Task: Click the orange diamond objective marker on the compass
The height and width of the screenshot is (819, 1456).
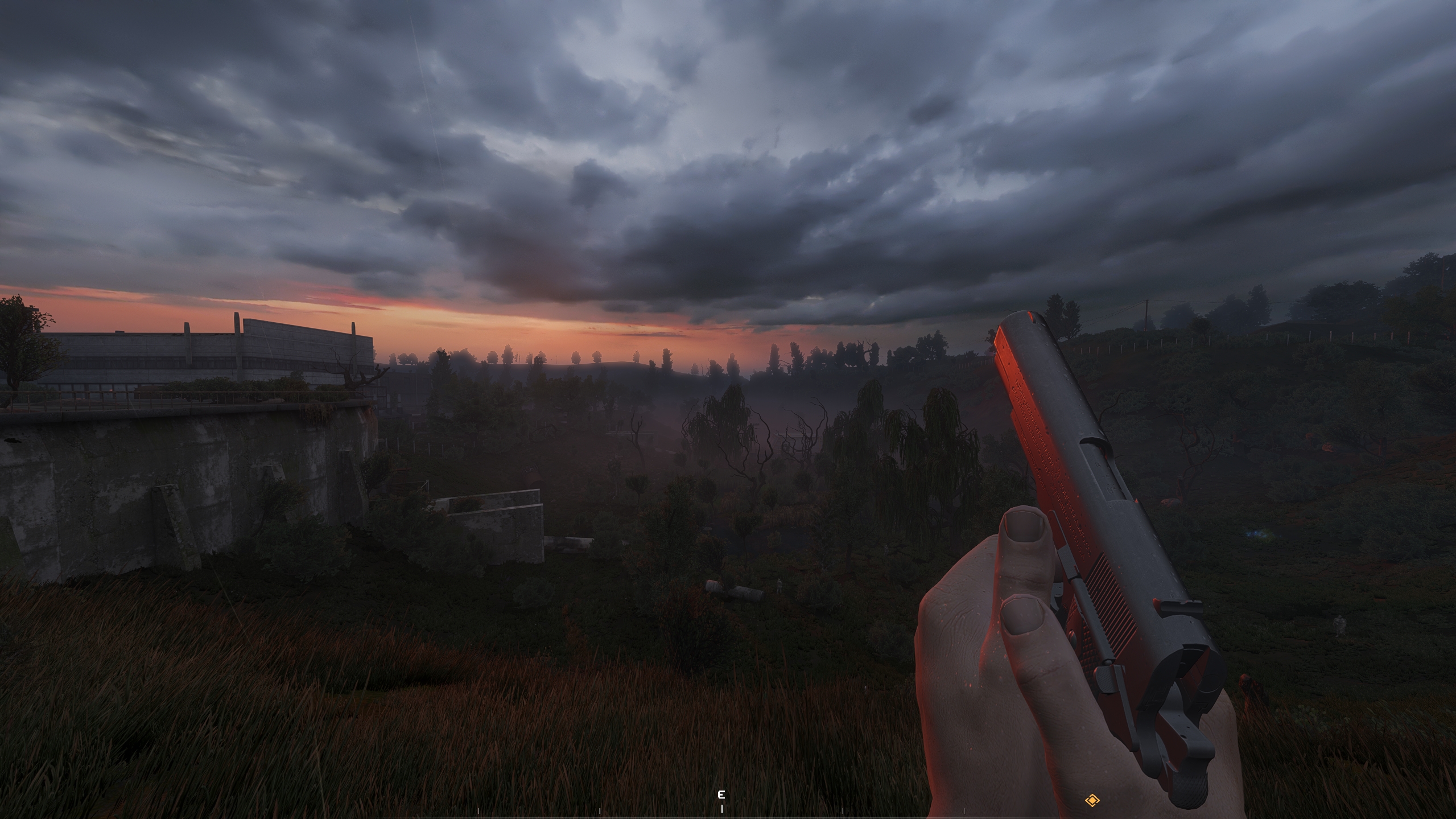Action: [1092, 801]
